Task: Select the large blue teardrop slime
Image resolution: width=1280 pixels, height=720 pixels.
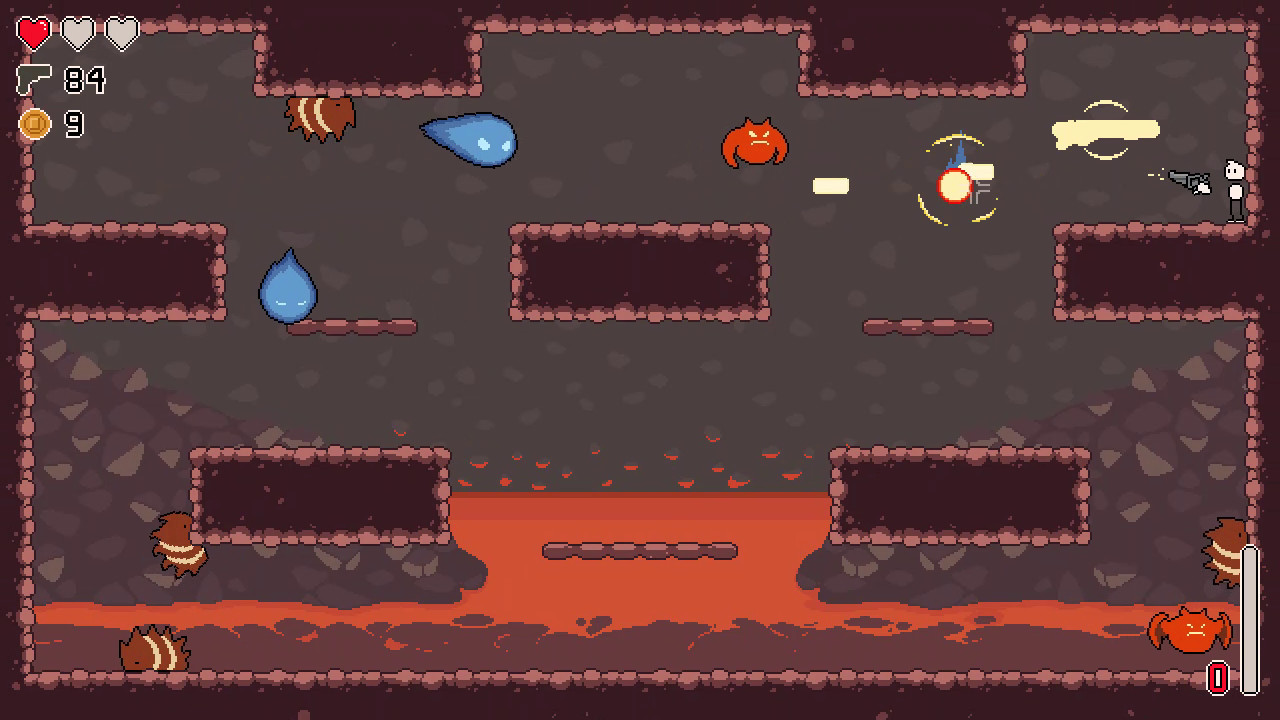Action: (470, 142)
